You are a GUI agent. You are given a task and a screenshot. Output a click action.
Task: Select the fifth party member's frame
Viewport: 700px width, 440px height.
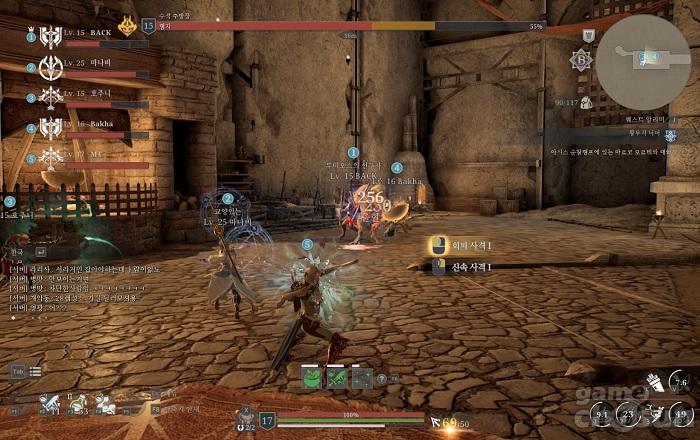pyautogui.click(x=88, y=158)
